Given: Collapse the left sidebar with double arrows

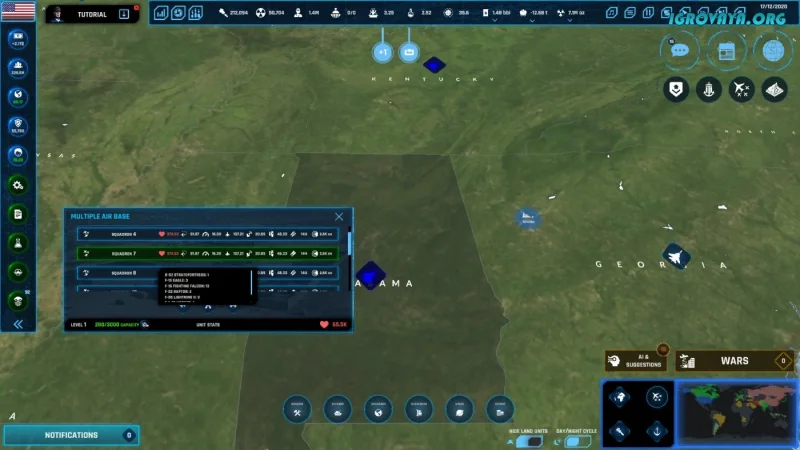Looking at the screenshot, I should point(18,324).
